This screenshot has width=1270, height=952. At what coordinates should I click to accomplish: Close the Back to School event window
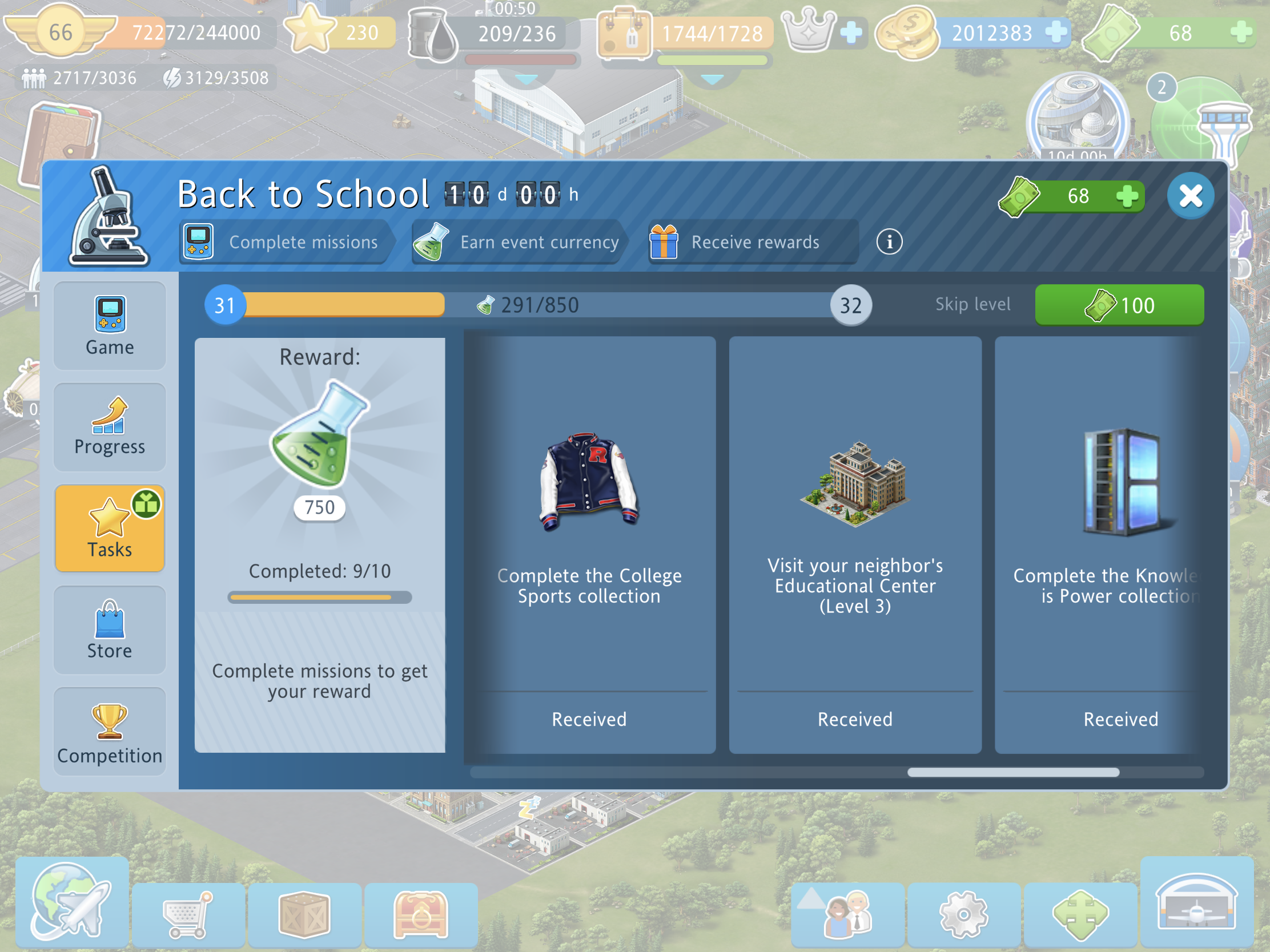click(1189, 196)
